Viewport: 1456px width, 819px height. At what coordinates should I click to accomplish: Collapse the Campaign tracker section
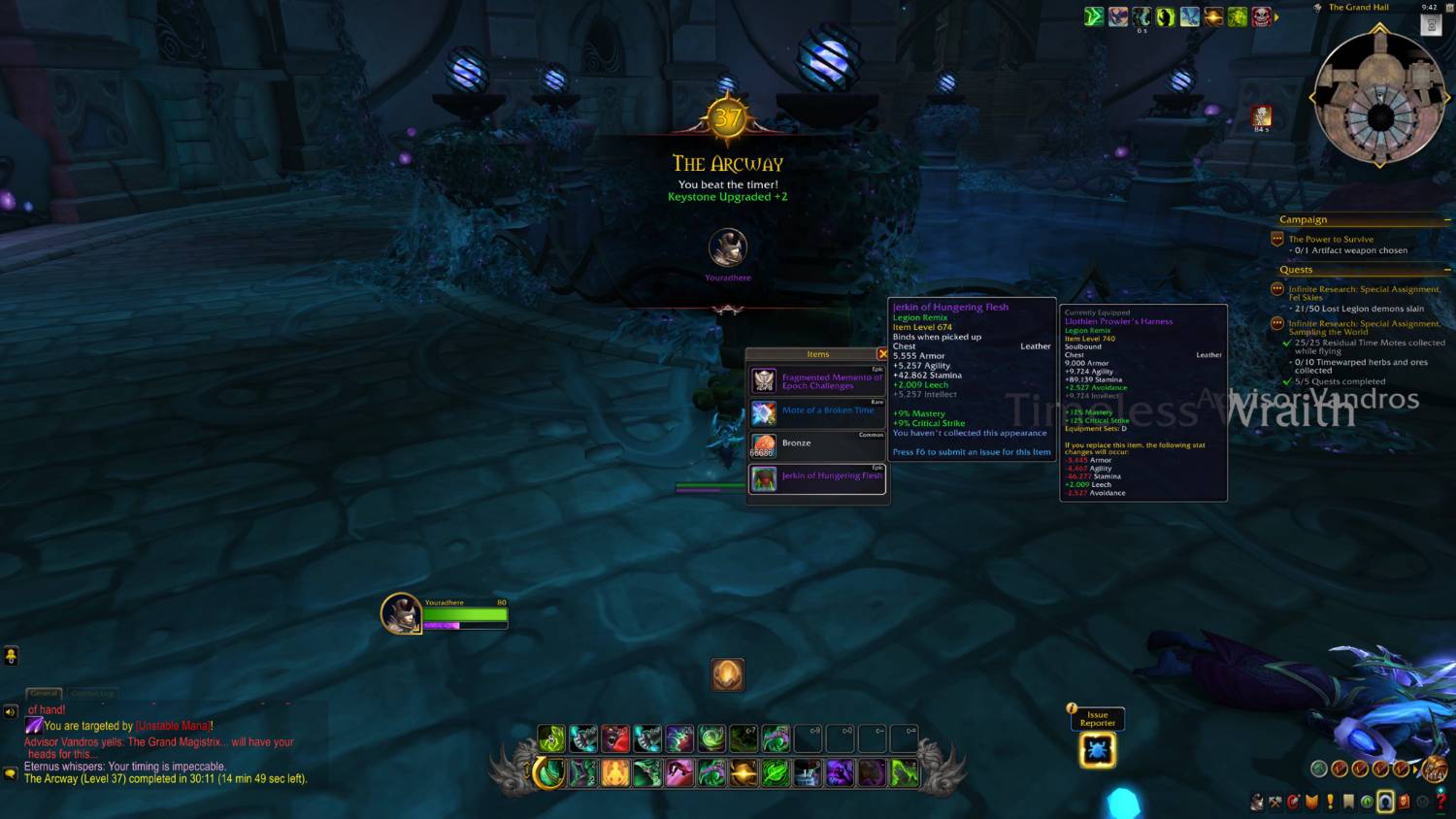1447,220
